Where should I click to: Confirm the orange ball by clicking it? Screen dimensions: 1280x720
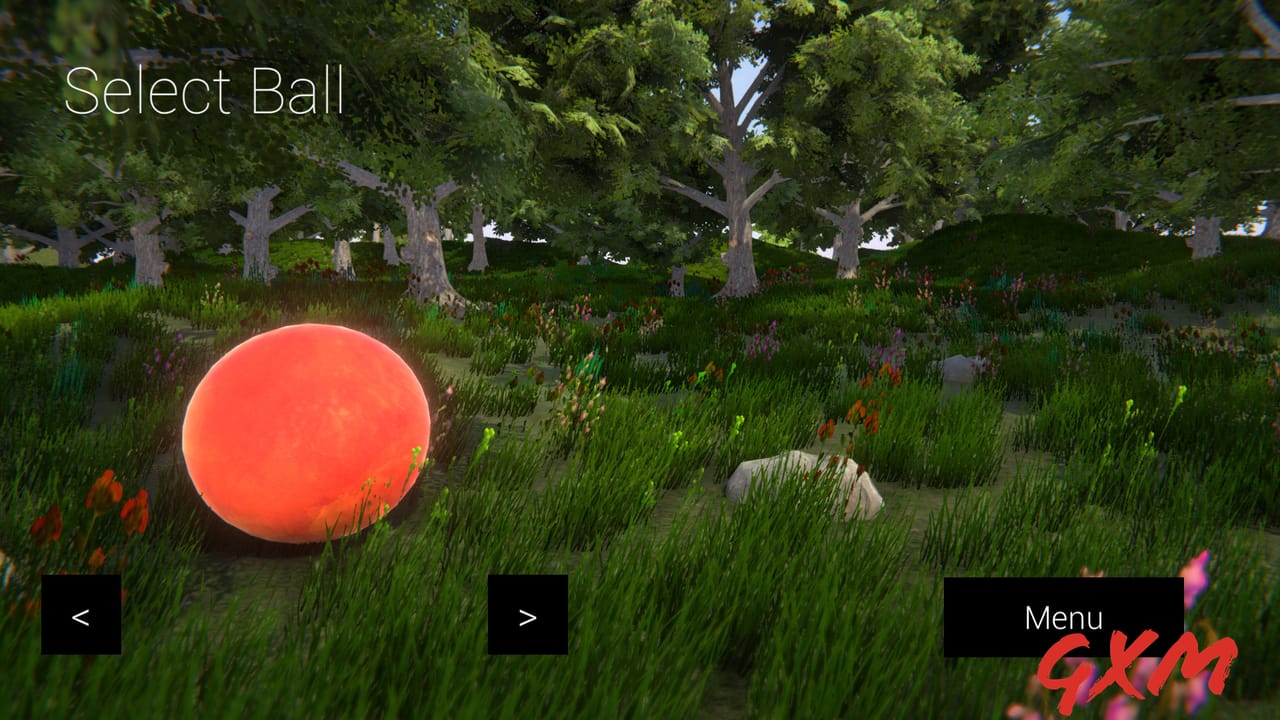point(305,435)
